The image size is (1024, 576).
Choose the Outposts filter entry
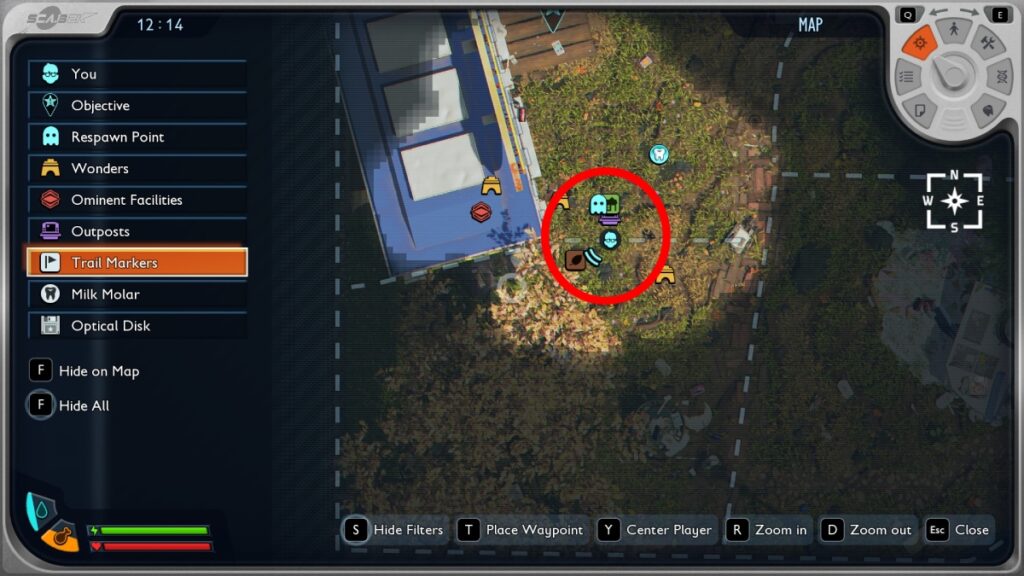tap(137, 232)
